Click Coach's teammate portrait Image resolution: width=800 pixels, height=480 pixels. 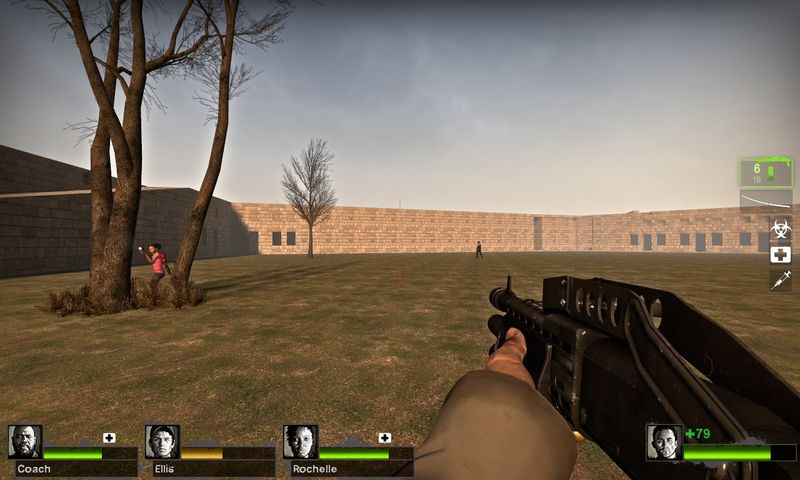tap(25, 442)
